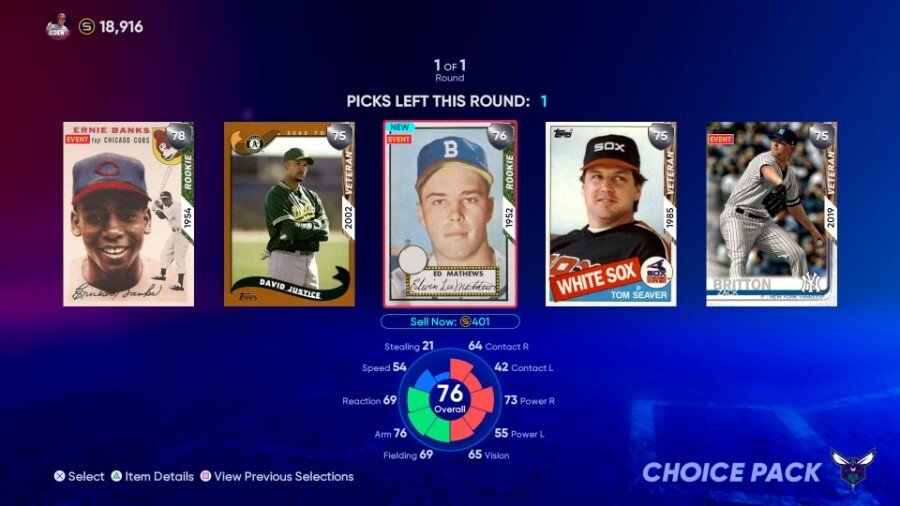Select the Ernie Banks 1954 rookie card
Screen dimensions: 900x506
click(128, 214)
